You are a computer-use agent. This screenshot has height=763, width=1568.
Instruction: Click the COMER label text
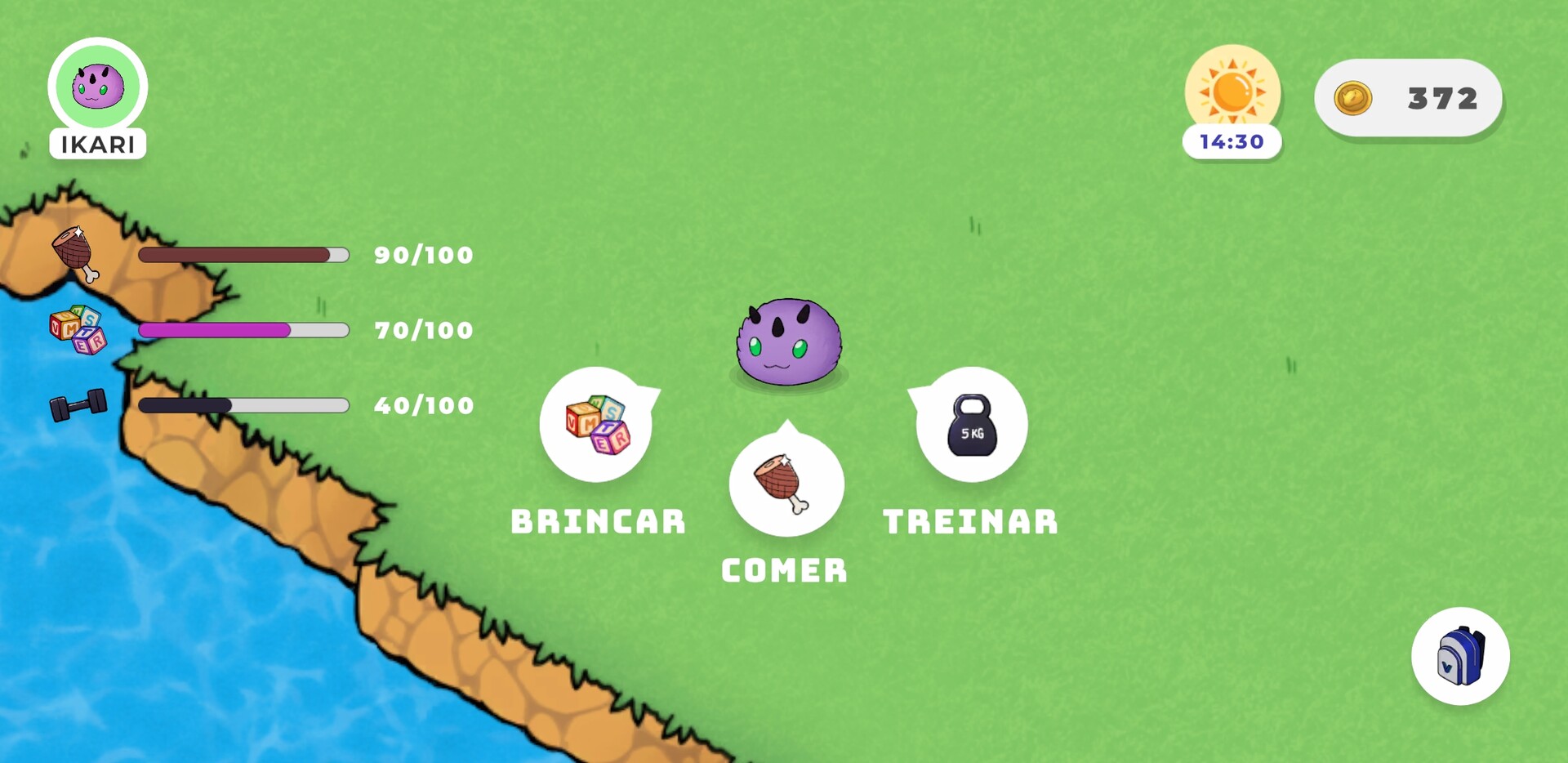pyautogui.click(x=785, y=571)
